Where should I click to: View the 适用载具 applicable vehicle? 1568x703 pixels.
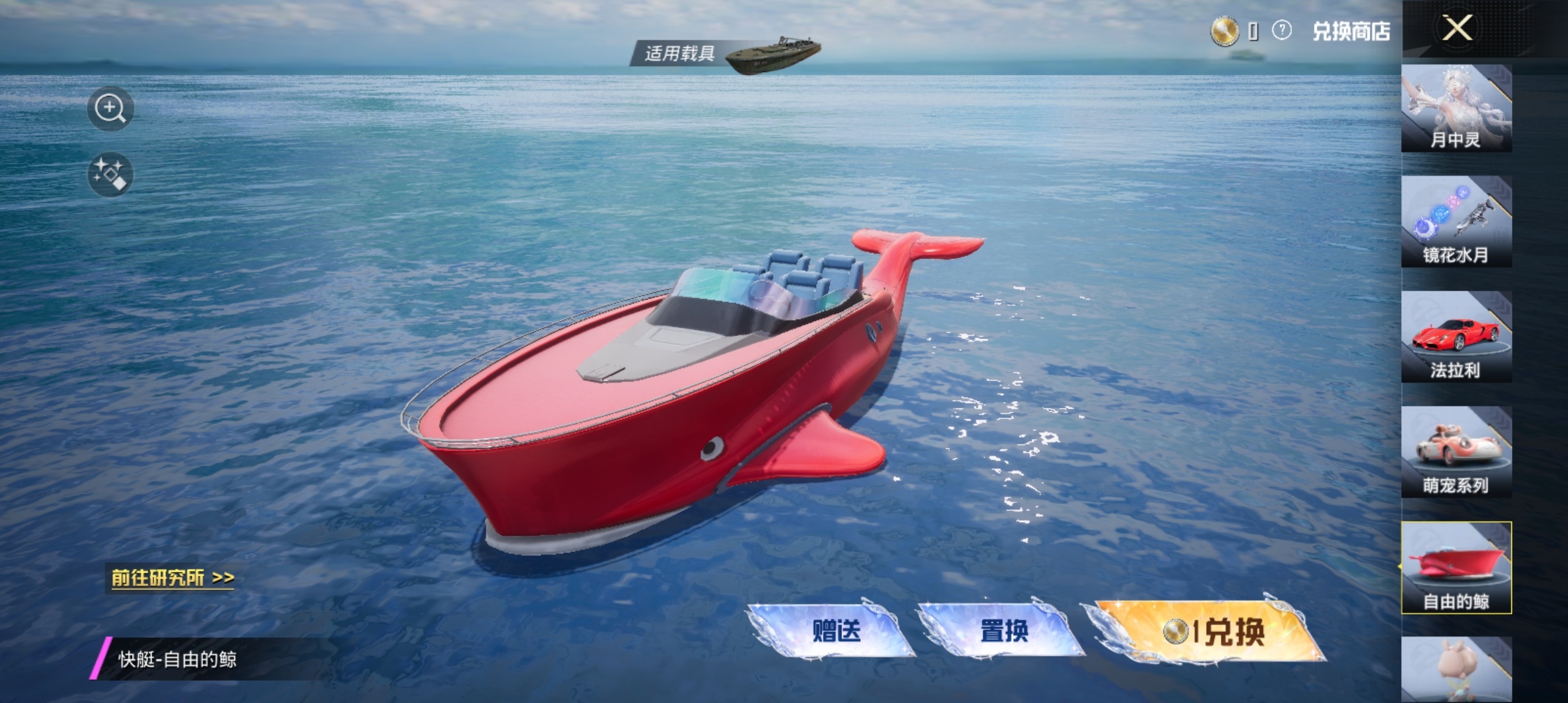(x=726, y=53)
